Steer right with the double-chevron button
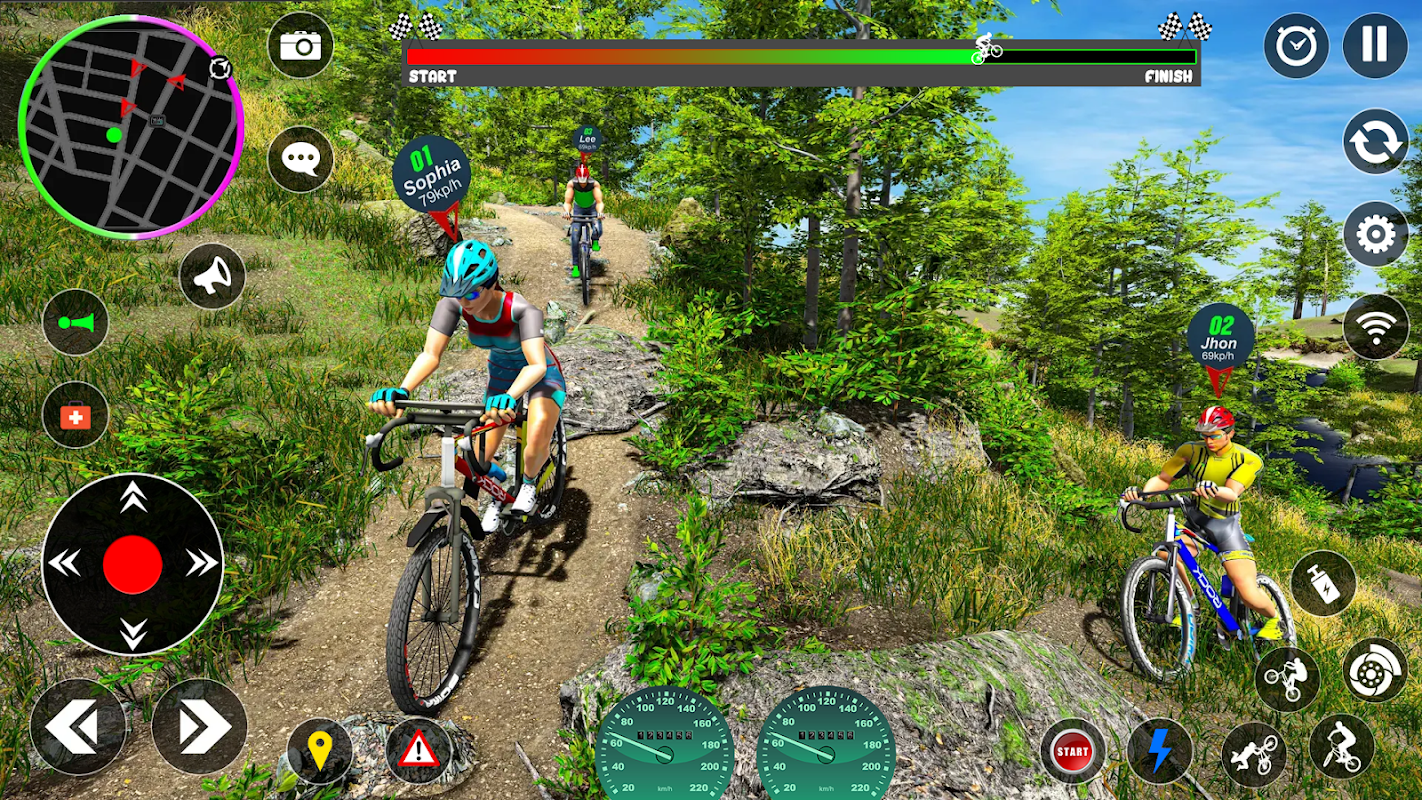This screenshot has height=800, width=1422. pos(199,727)
